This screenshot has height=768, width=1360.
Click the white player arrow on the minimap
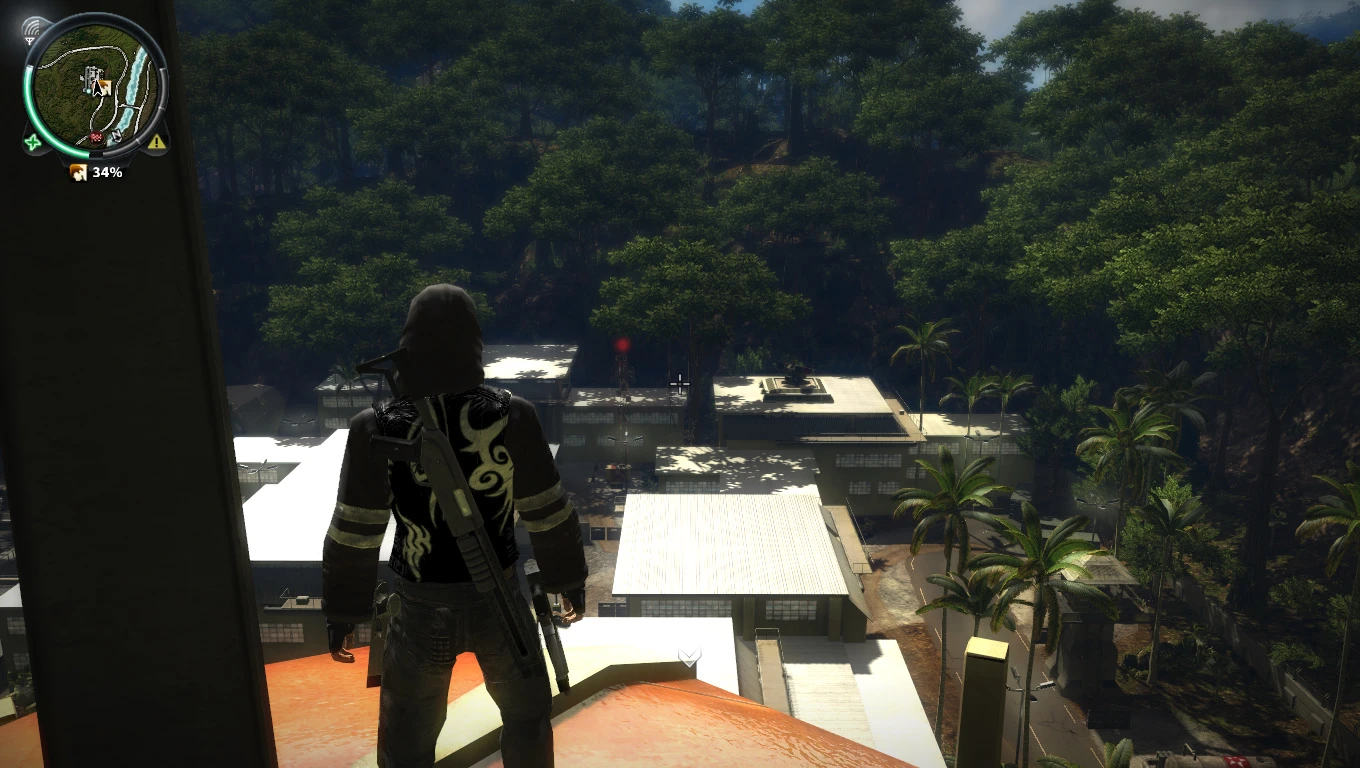click(x=97, y=86)
